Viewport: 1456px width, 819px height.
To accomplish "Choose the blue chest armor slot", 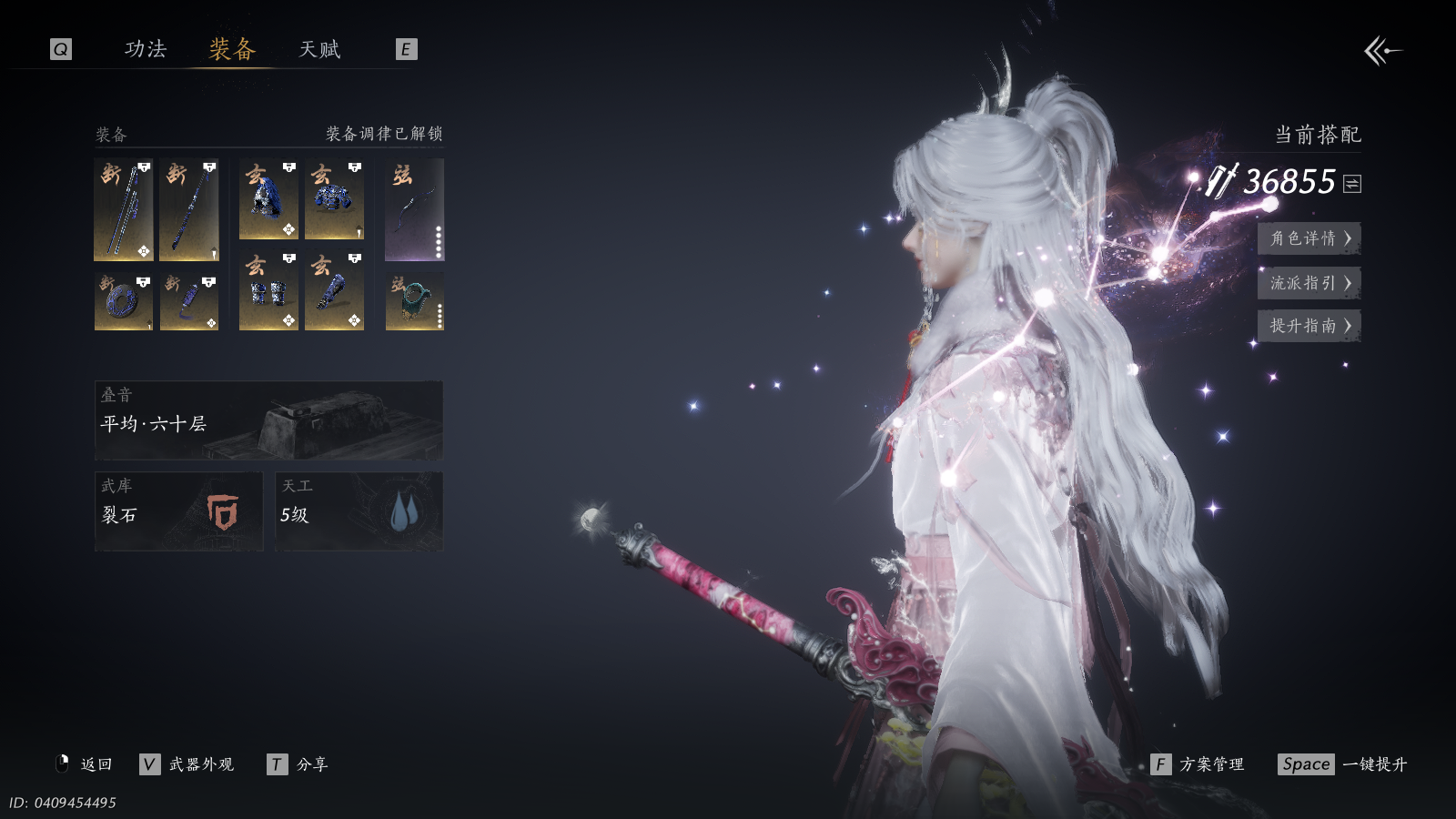I will point(334,199).
